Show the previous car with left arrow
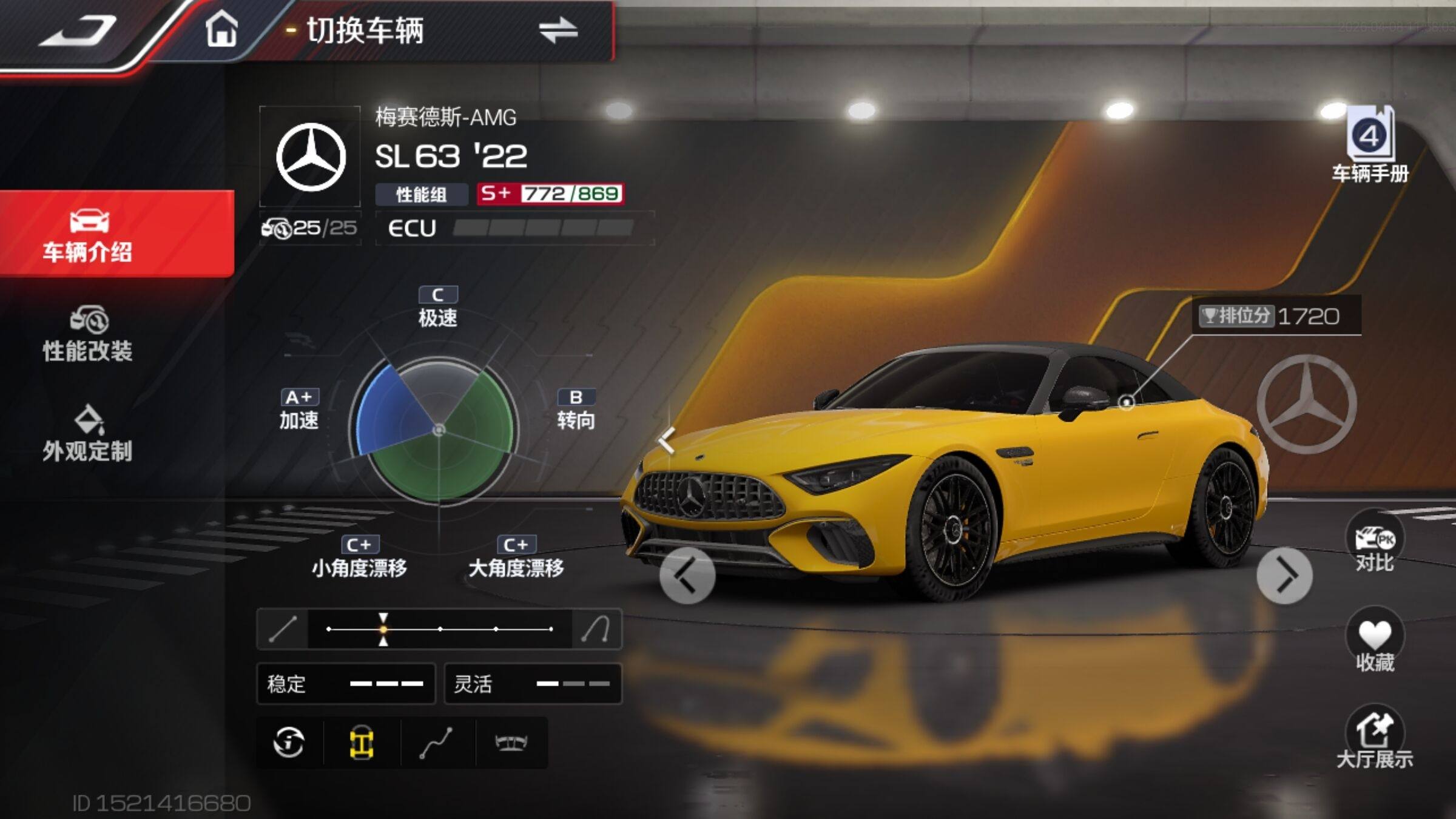This screenshot has height=819, width=1456. (687, 576)
